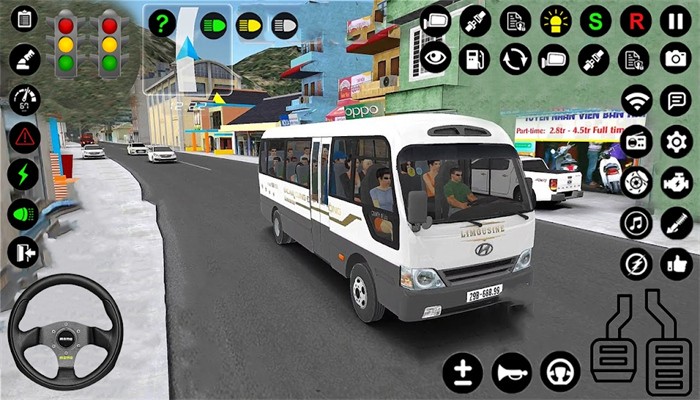Viewport: 700px width, 400px height.
Task: Tap the Wi-Fi signal icon
Action: pos(635,100)
